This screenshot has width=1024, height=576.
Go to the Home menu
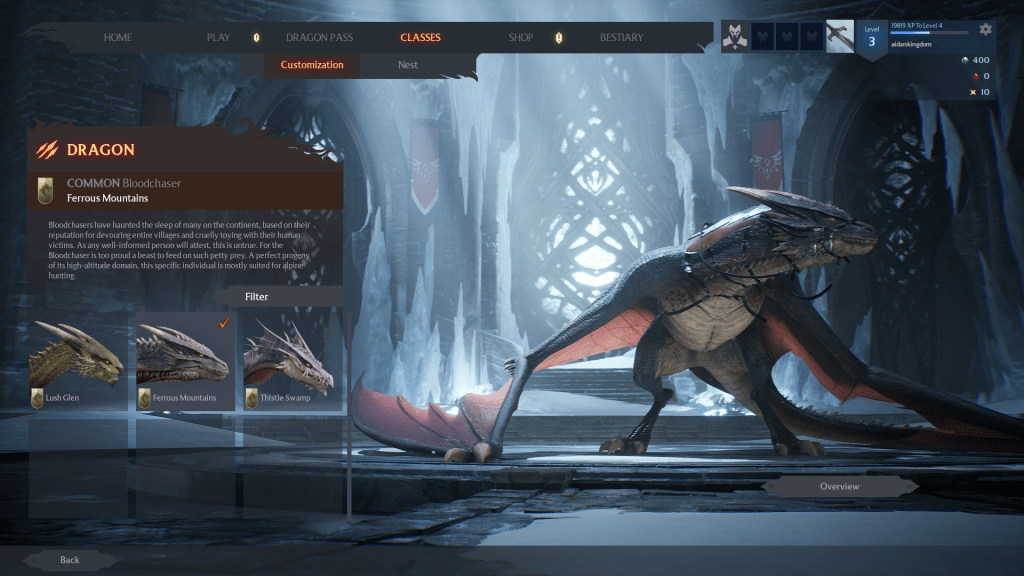point(118,38)
